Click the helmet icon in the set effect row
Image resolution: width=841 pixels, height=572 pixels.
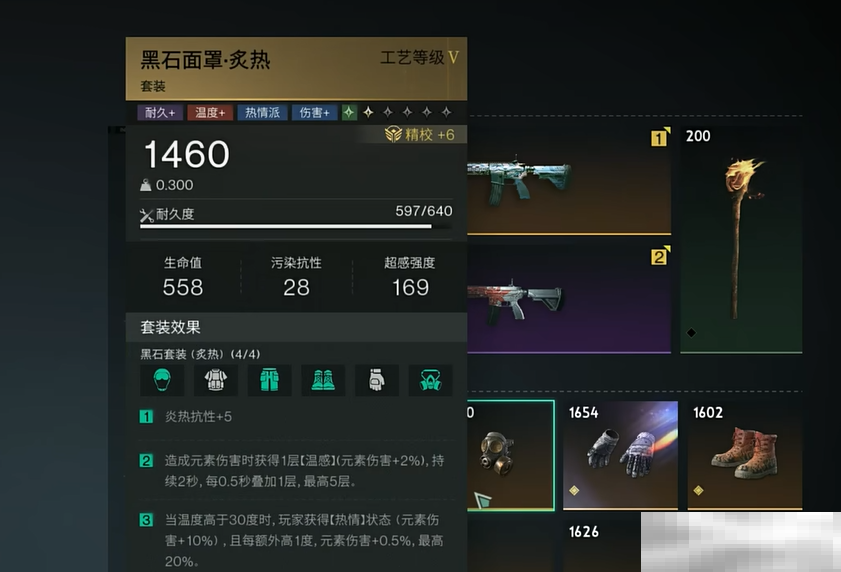pos(161,380)
